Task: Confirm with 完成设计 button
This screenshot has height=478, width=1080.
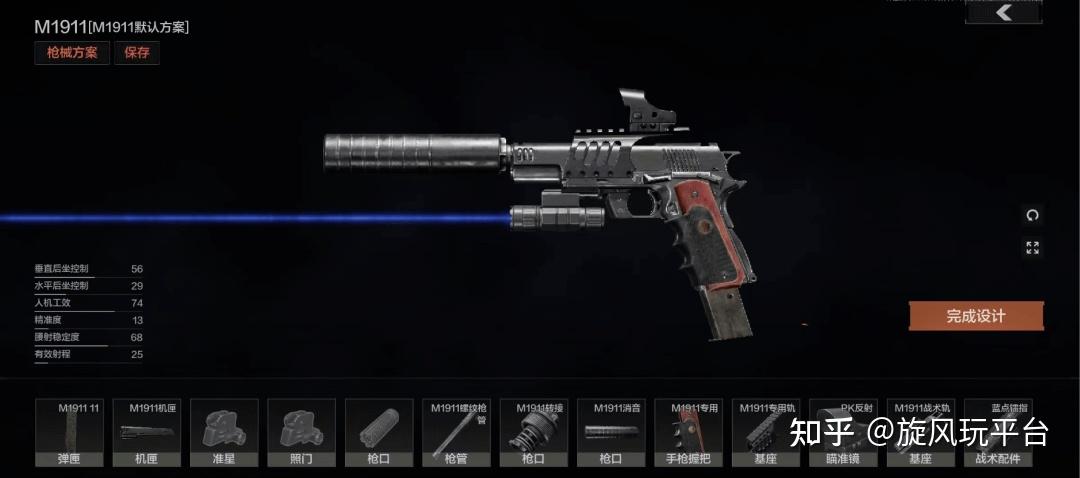Action: point(975,316)
